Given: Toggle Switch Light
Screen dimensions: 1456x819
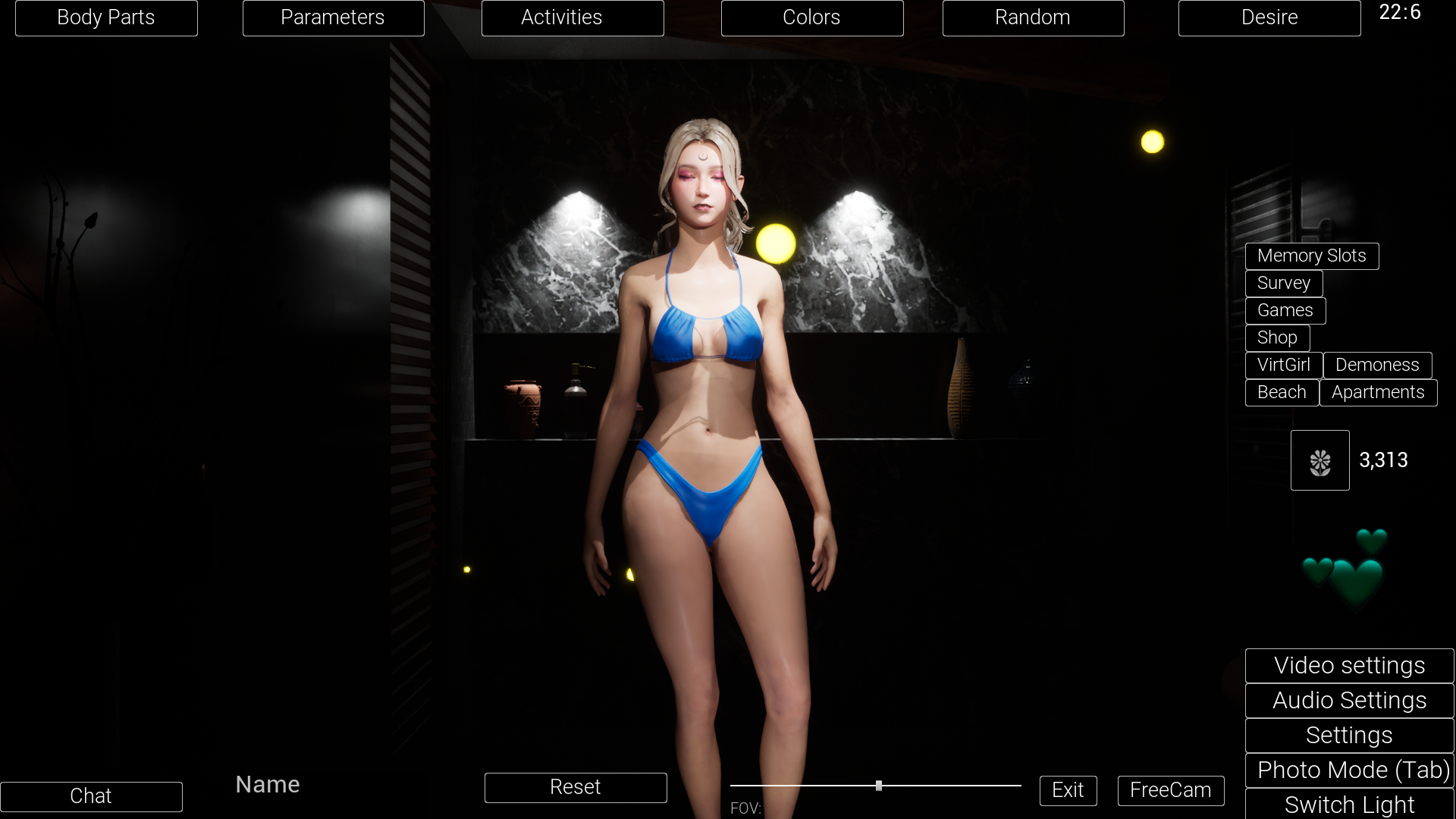Looking at the screenshot, I should click(x=1350, y=805).
